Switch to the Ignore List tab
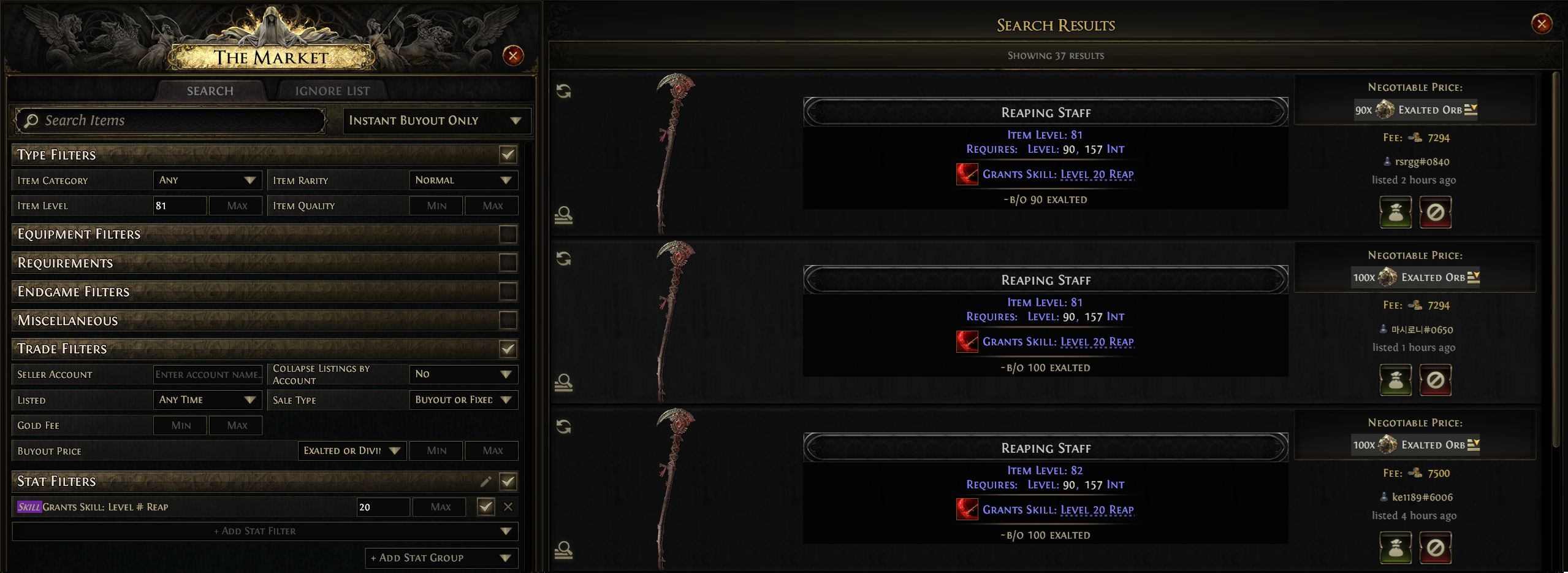Image resolution: width=1568 pixels, height=573 pixels. click(332, 91)
